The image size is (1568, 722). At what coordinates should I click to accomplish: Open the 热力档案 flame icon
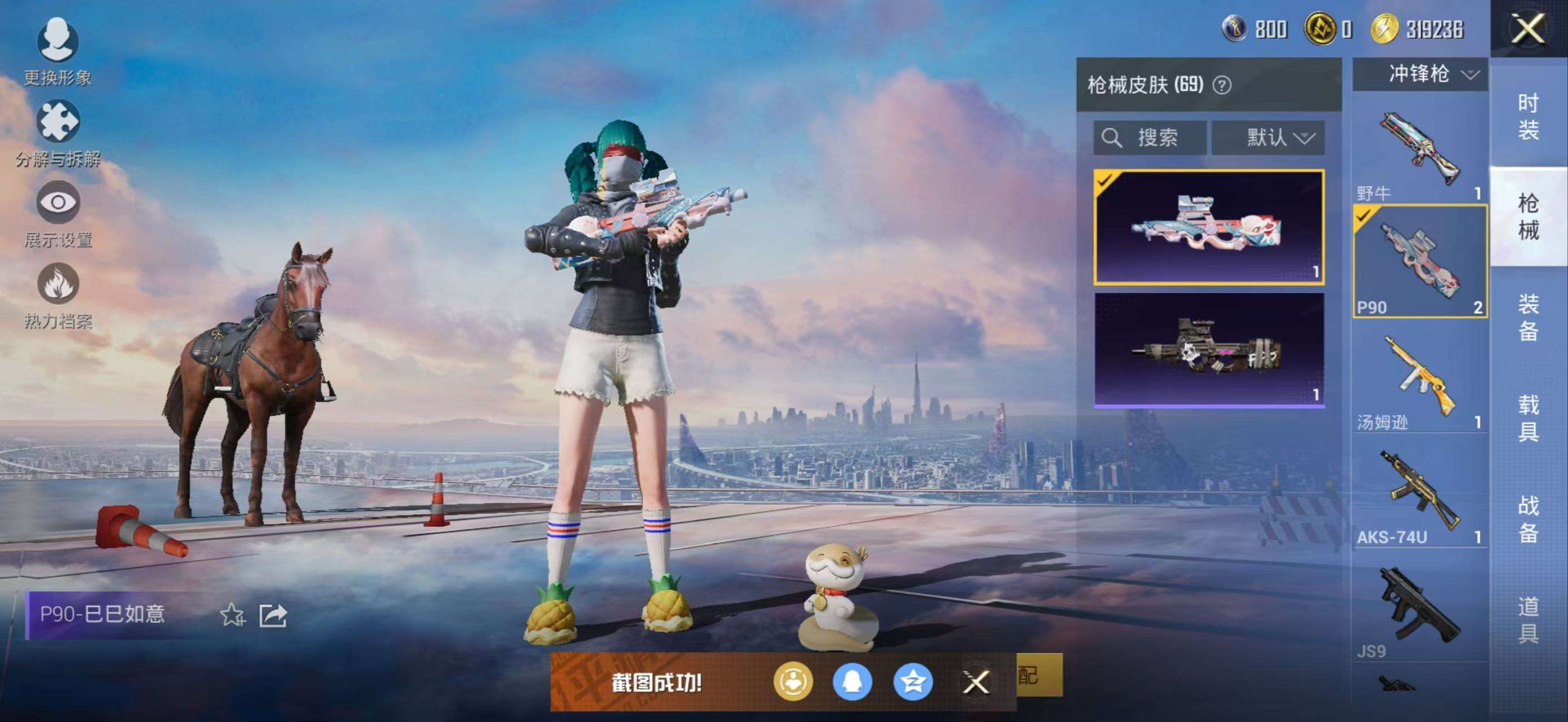(x=58, y=285)
